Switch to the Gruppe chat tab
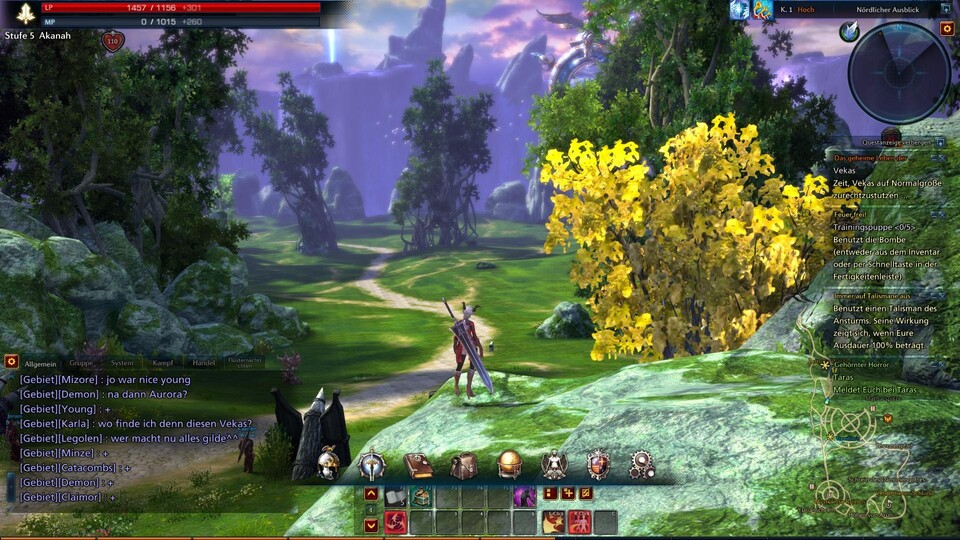 tap(81, 363)
